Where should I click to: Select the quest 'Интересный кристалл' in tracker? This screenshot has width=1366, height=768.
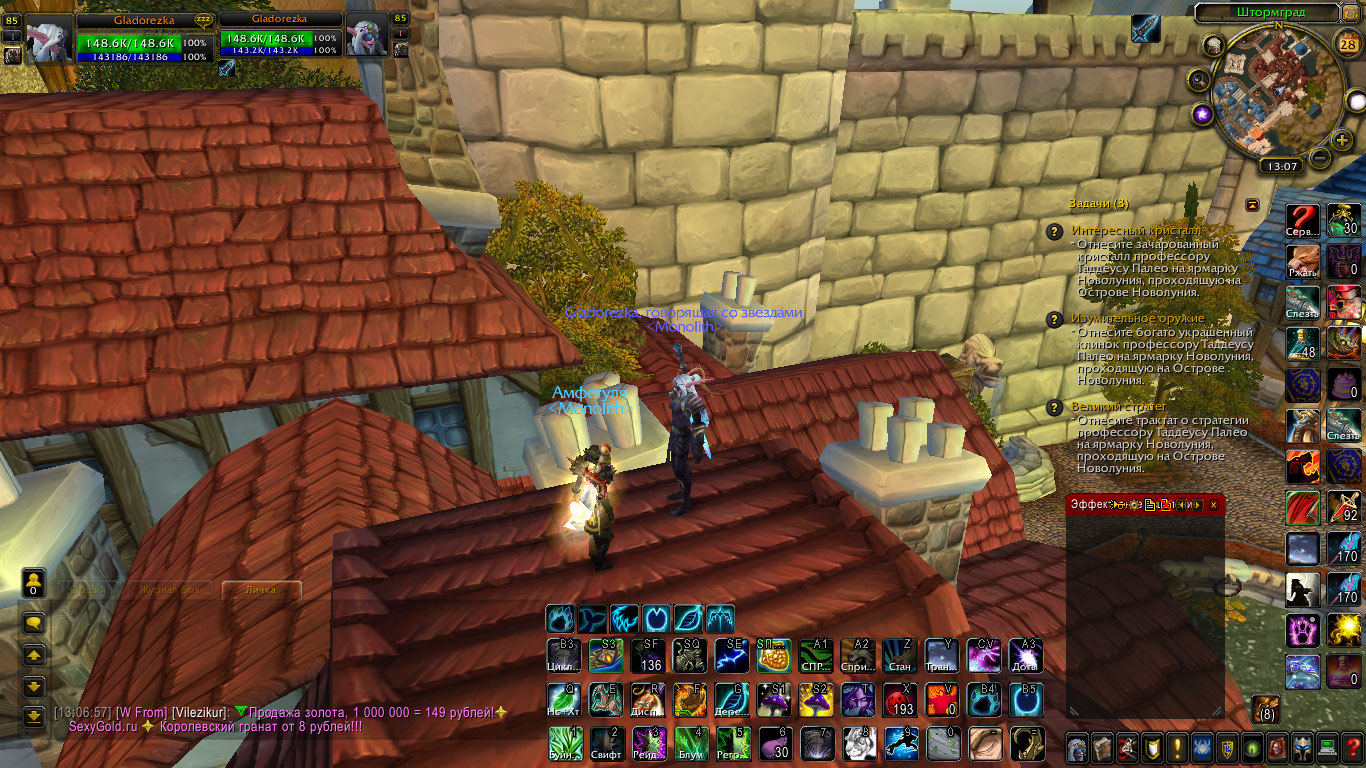click(1120, 231)
